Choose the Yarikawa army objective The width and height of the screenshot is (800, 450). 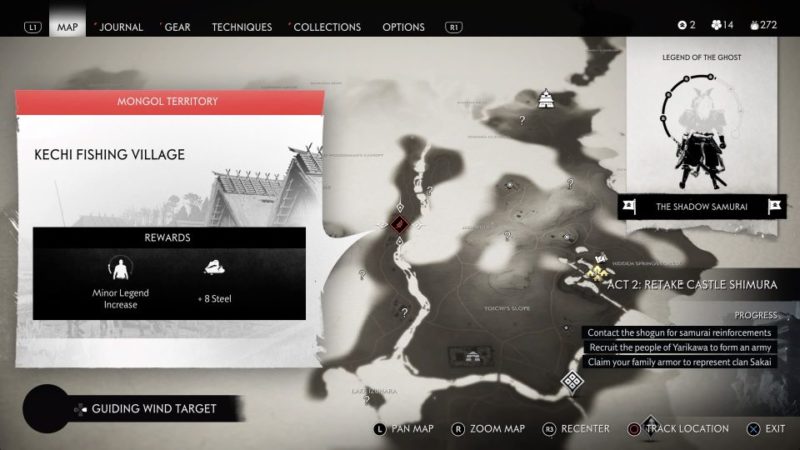(x=680, y=347)
